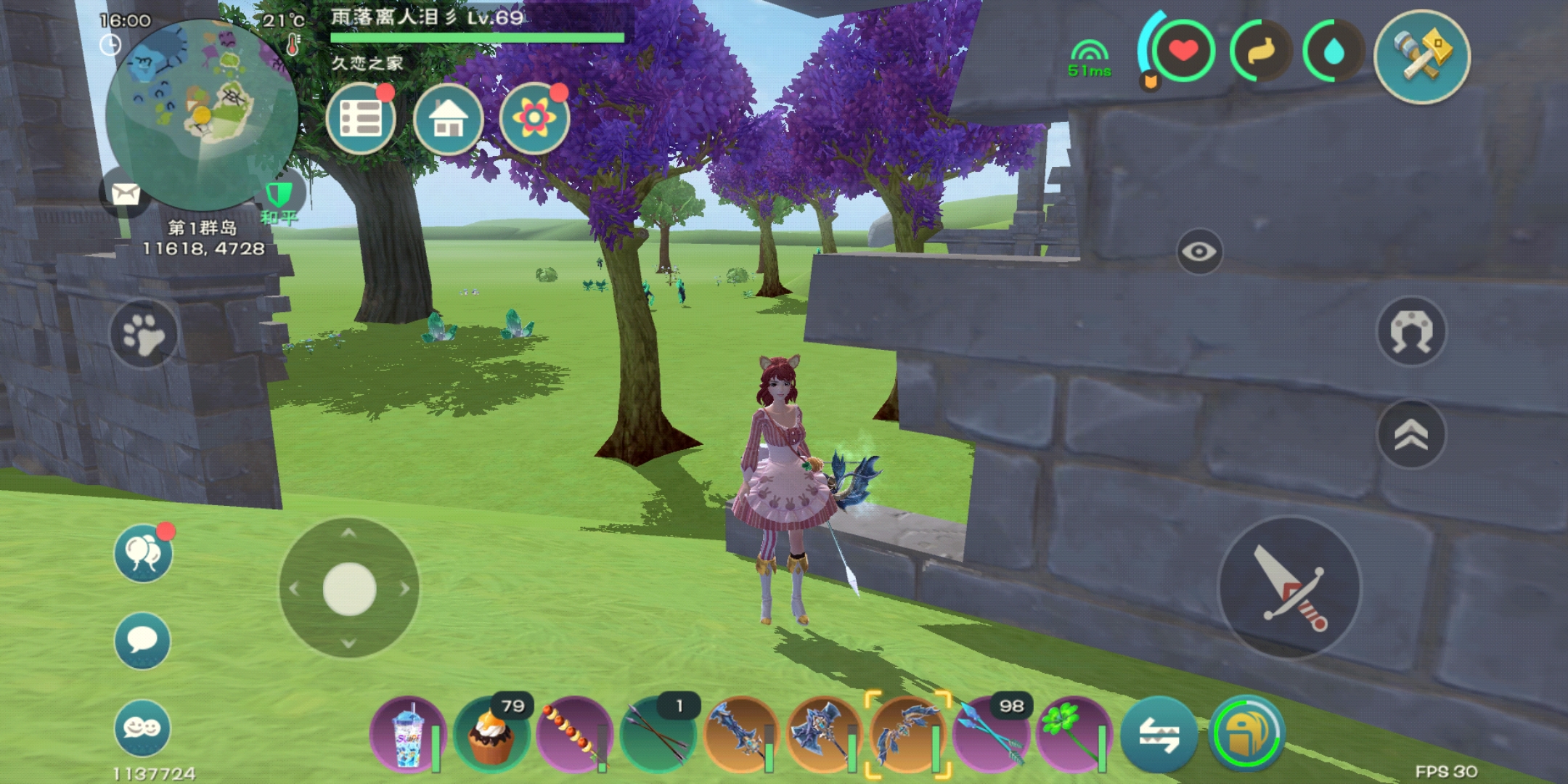Tap the horseshoe mount button
This screenshot has height=784, width=1568.
coord(1411,332)
